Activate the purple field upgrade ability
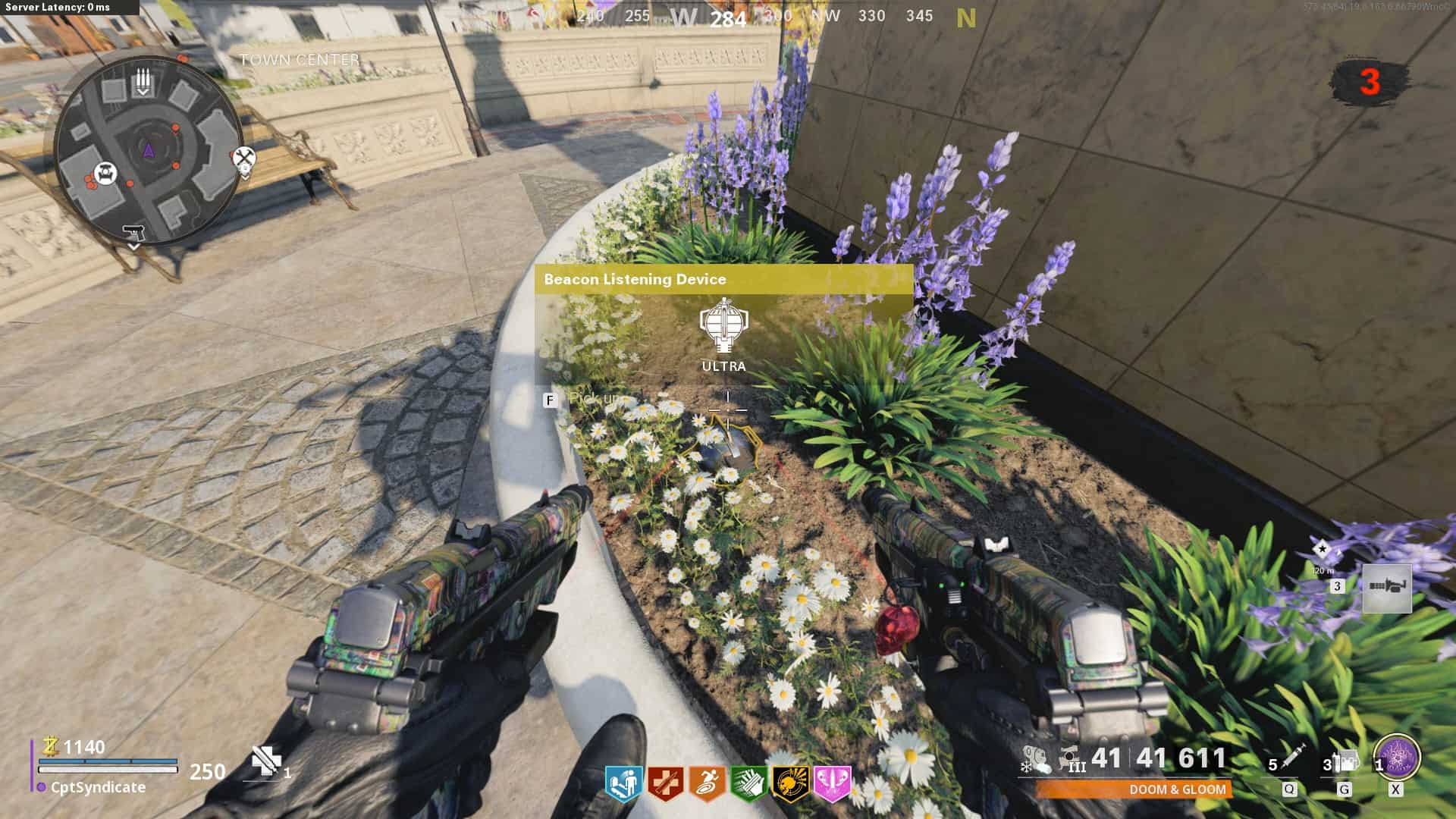1456x819 pixels. click(x=1397, y=757)
